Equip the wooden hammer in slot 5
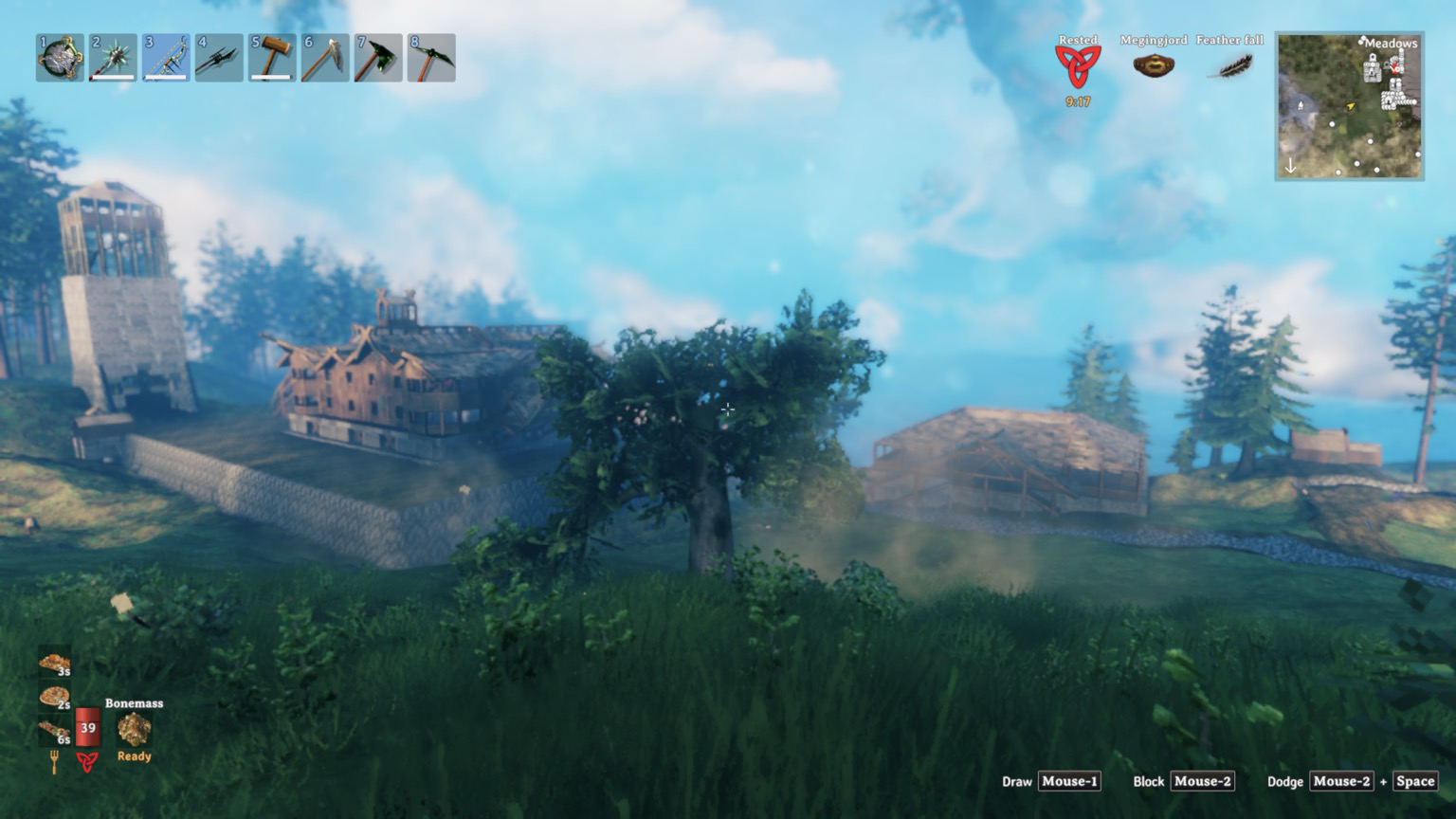This screenshot has width=1456, height=819. [x=272, y=58]
